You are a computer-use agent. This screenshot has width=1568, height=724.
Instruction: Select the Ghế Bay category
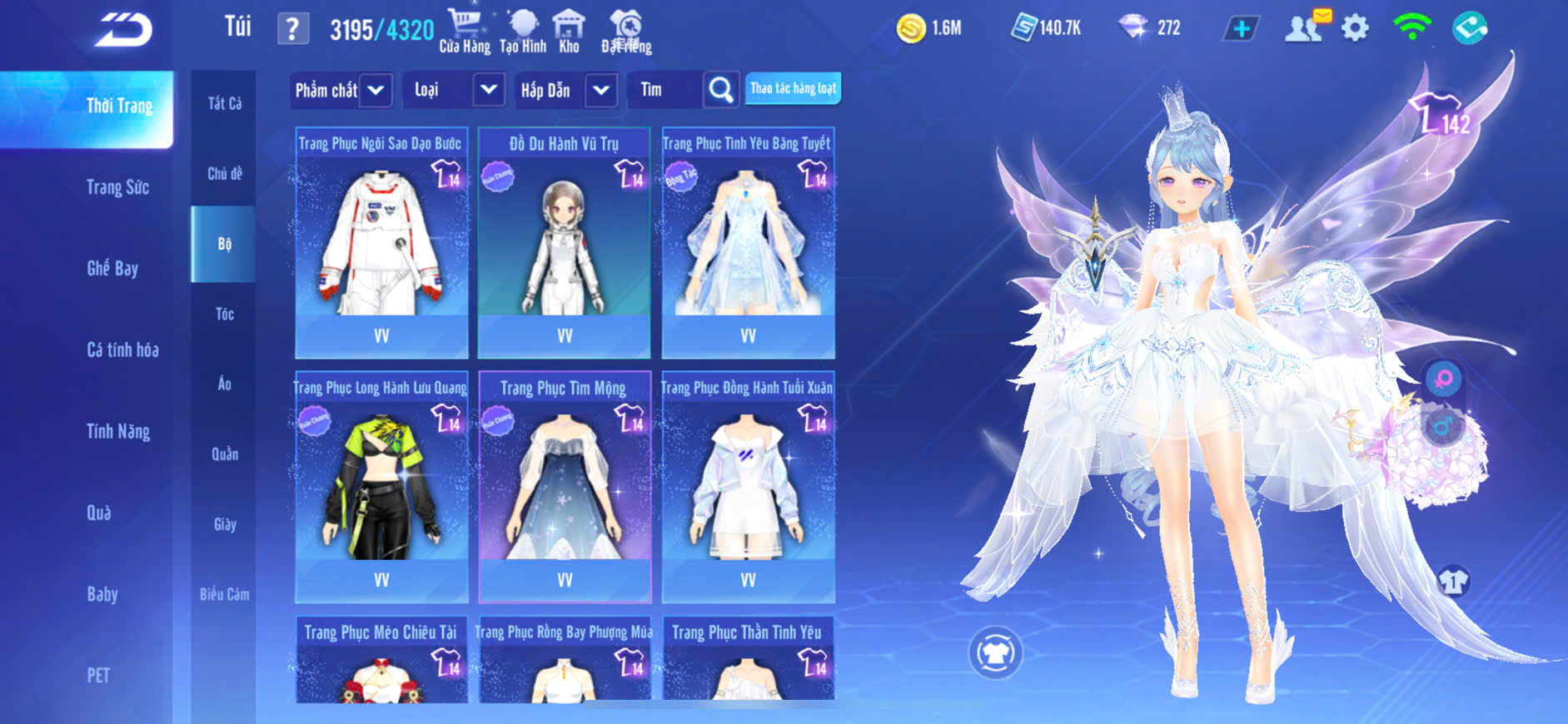point(112,268)
